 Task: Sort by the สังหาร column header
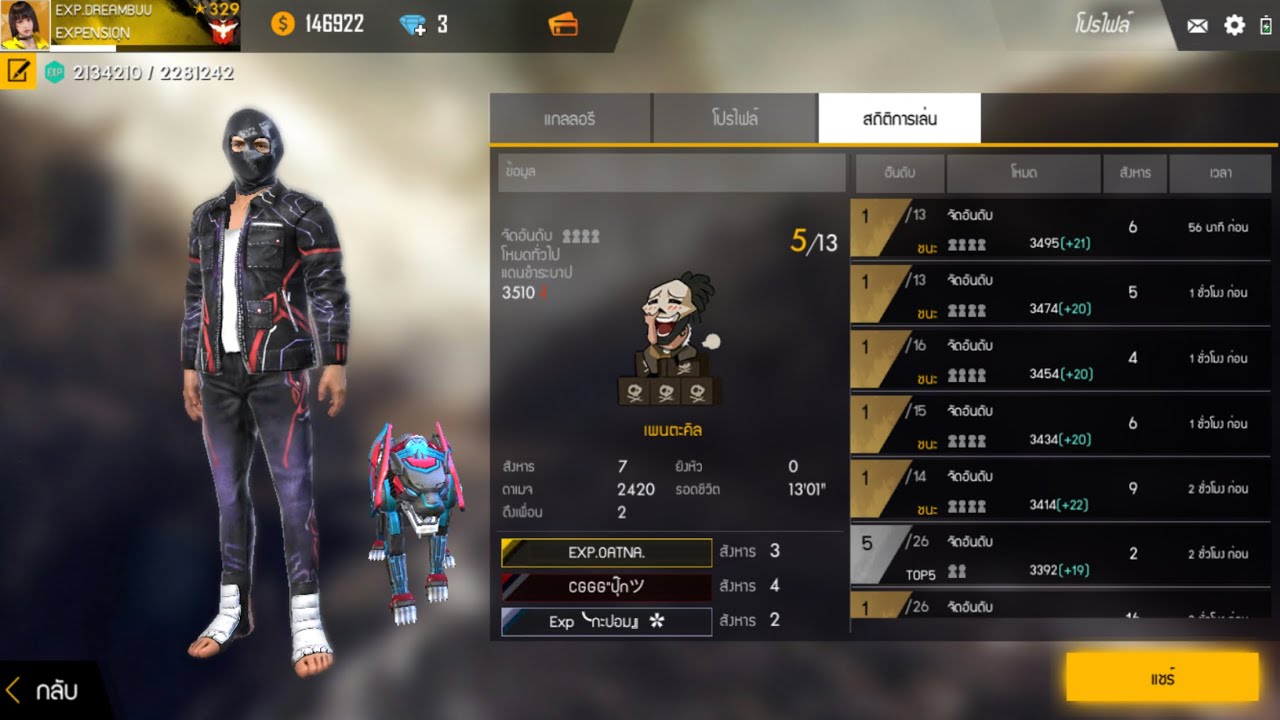1134,173
